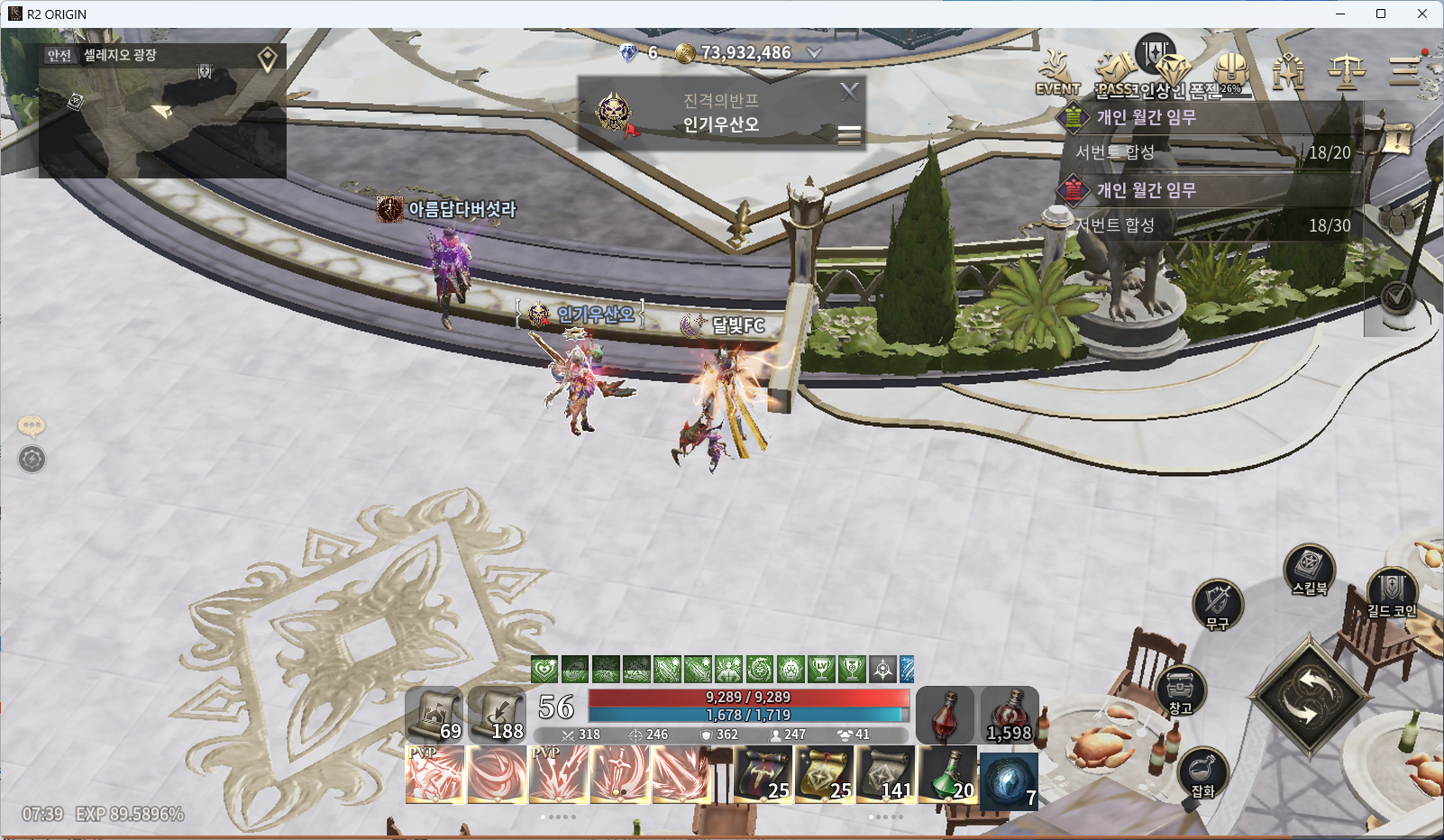
Task: Open the 잡화 general goods shop
Action: [1202, 772]
